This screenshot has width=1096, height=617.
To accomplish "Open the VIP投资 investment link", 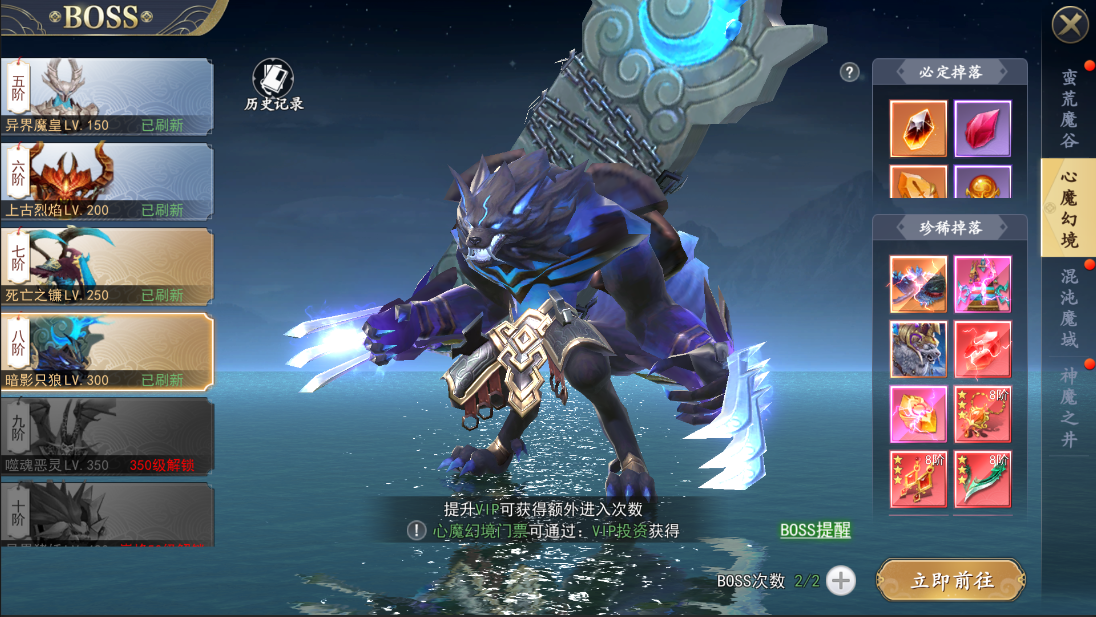I will [619, 531].
